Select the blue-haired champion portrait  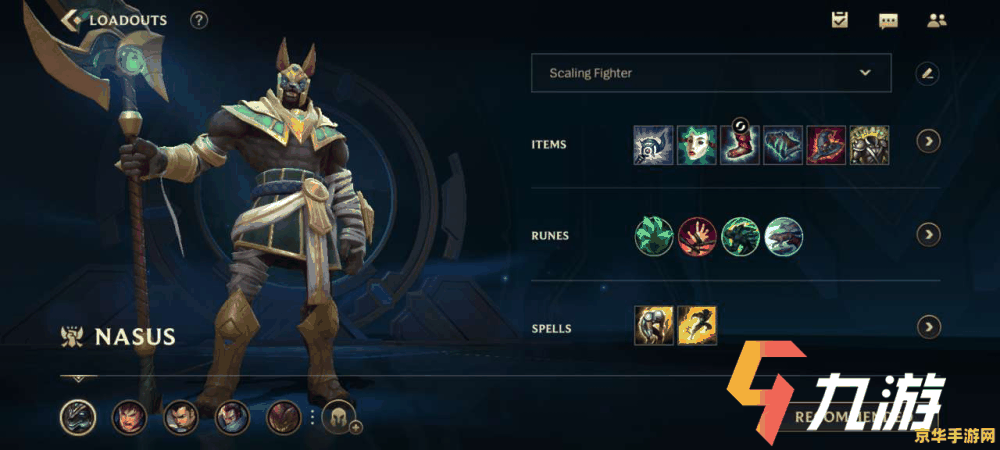tap(232, 416)
